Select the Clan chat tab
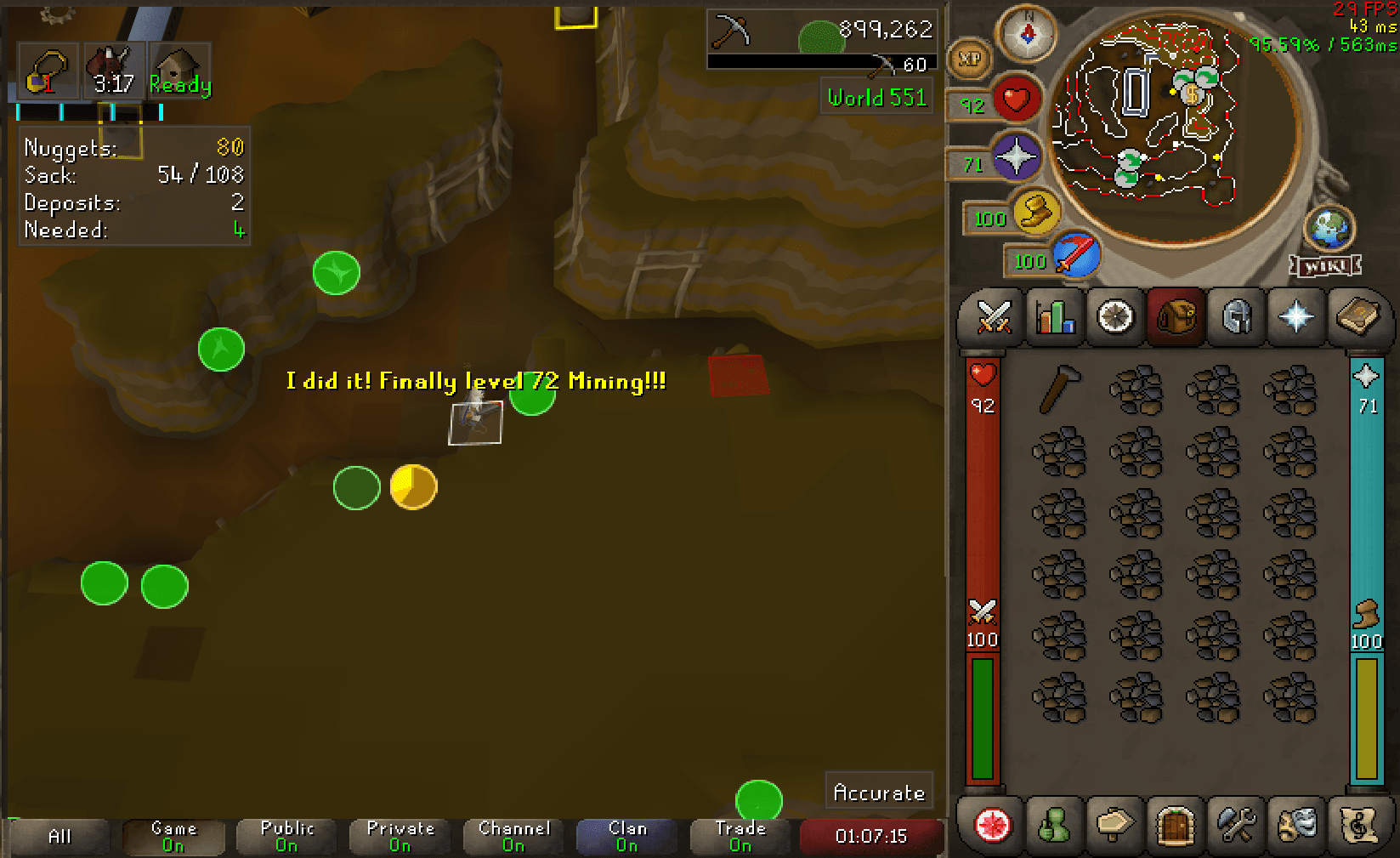Viewport: 1400px width, 858px height. (626, 836)
